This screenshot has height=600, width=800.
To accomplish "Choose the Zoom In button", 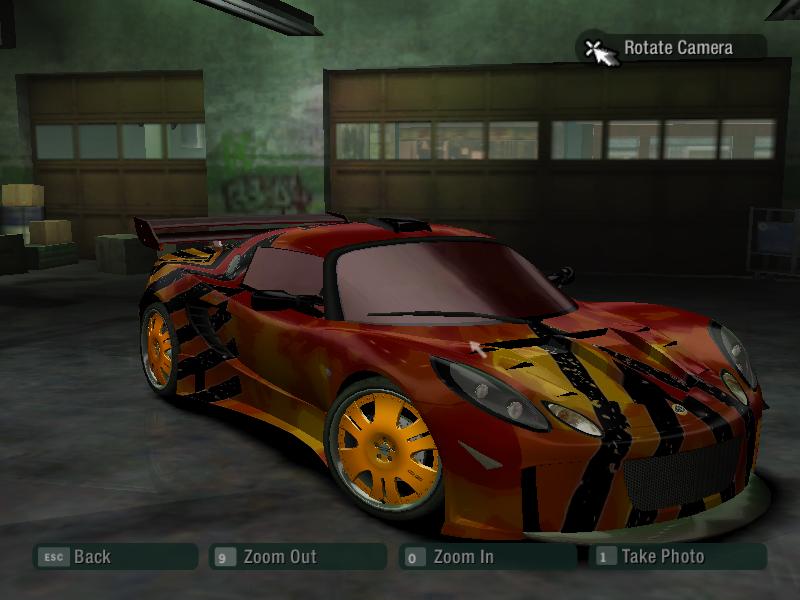I will [462, 557].
